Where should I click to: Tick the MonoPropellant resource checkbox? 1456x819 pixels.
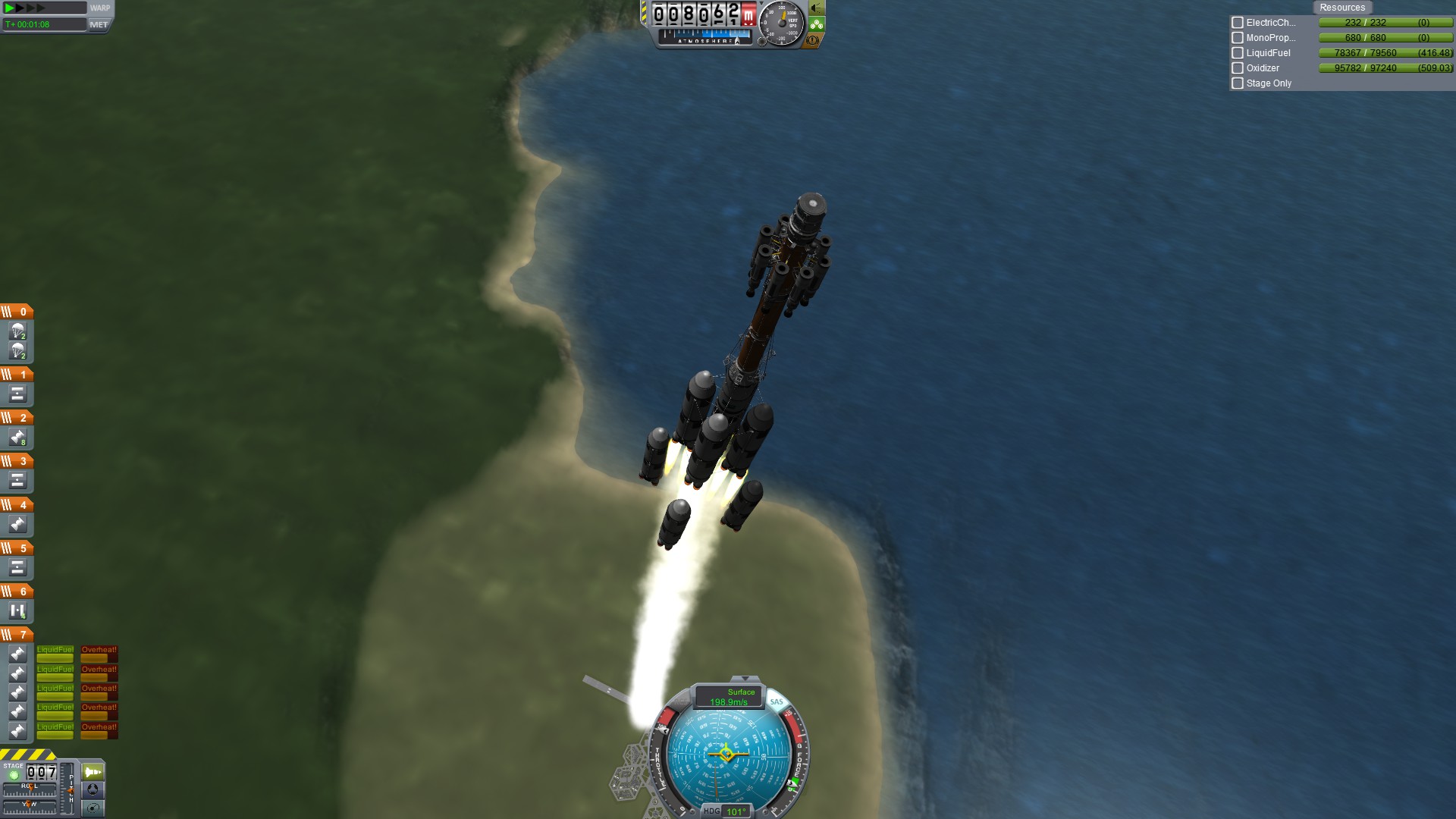click(1238, 38)
